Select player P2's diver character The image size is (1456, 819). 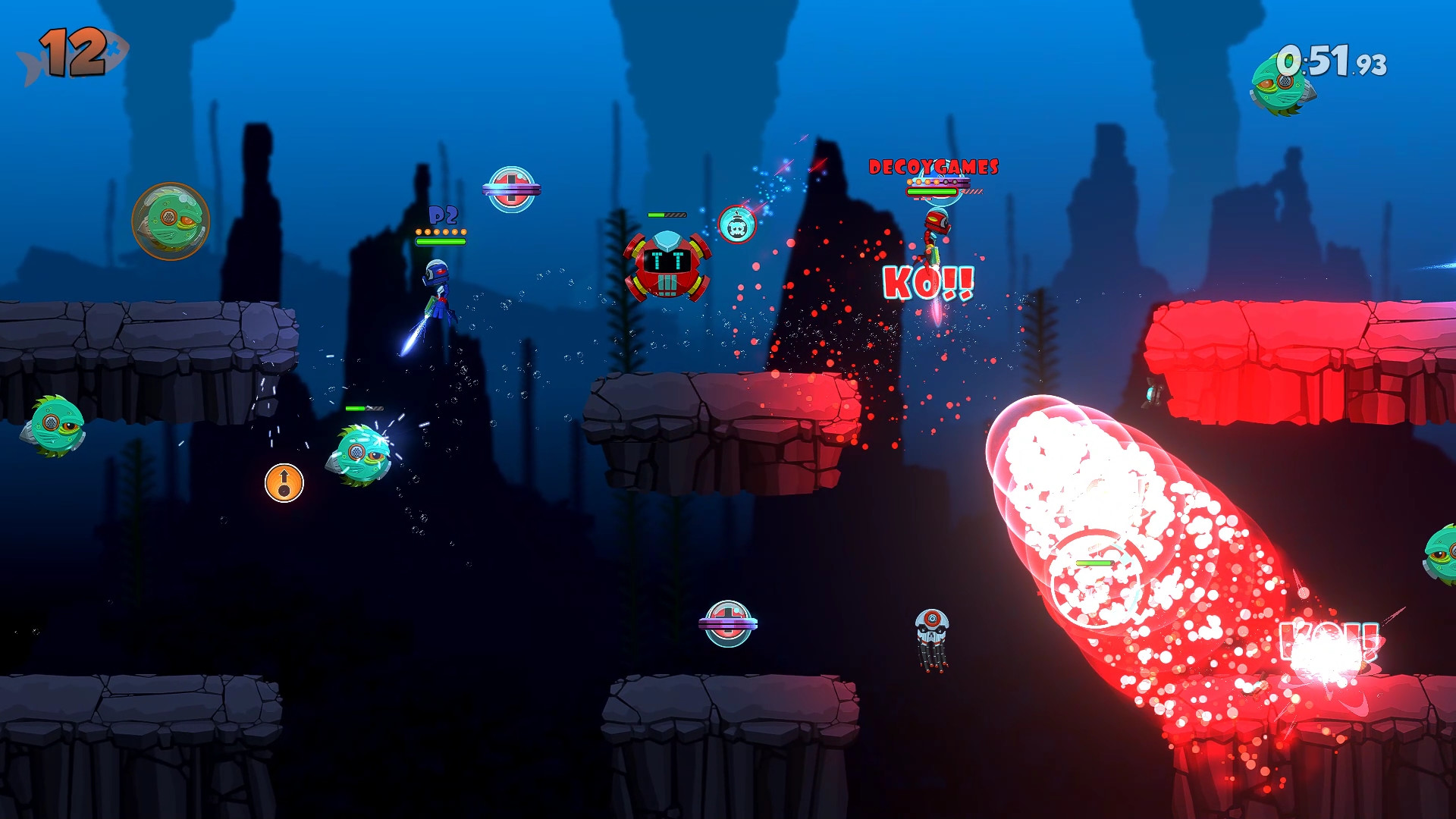pyautogui.click(x=438, y=292)
